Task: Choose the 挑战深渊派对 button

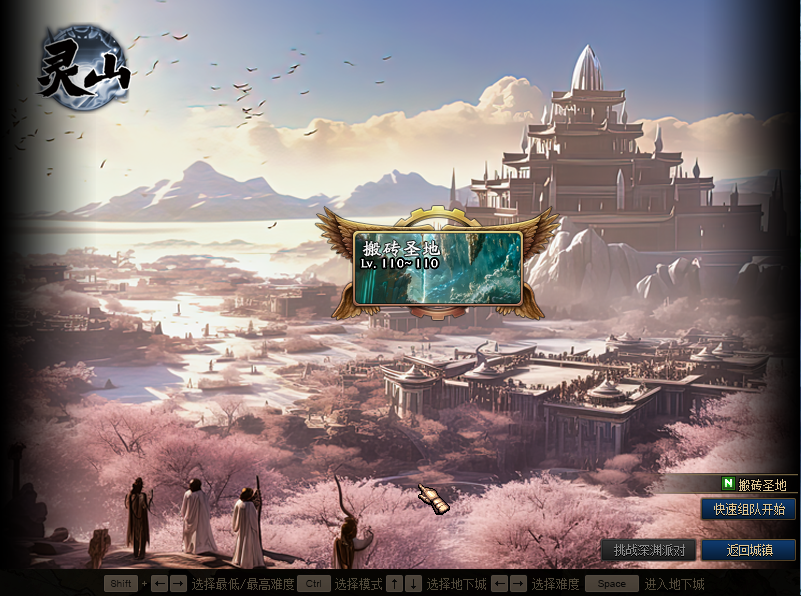Action: pos(649,550)
